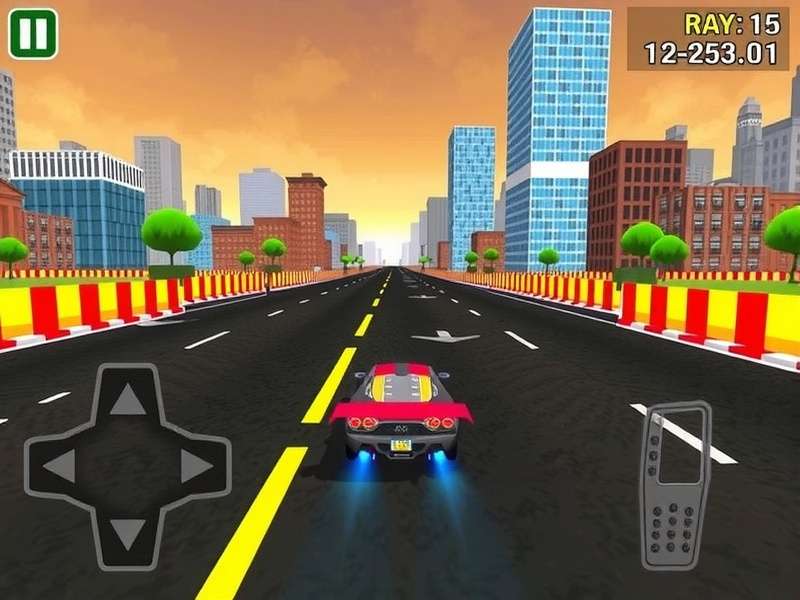Steer left with the D-pad left arrow
800x600 pixels.
(x=60, y=466)
